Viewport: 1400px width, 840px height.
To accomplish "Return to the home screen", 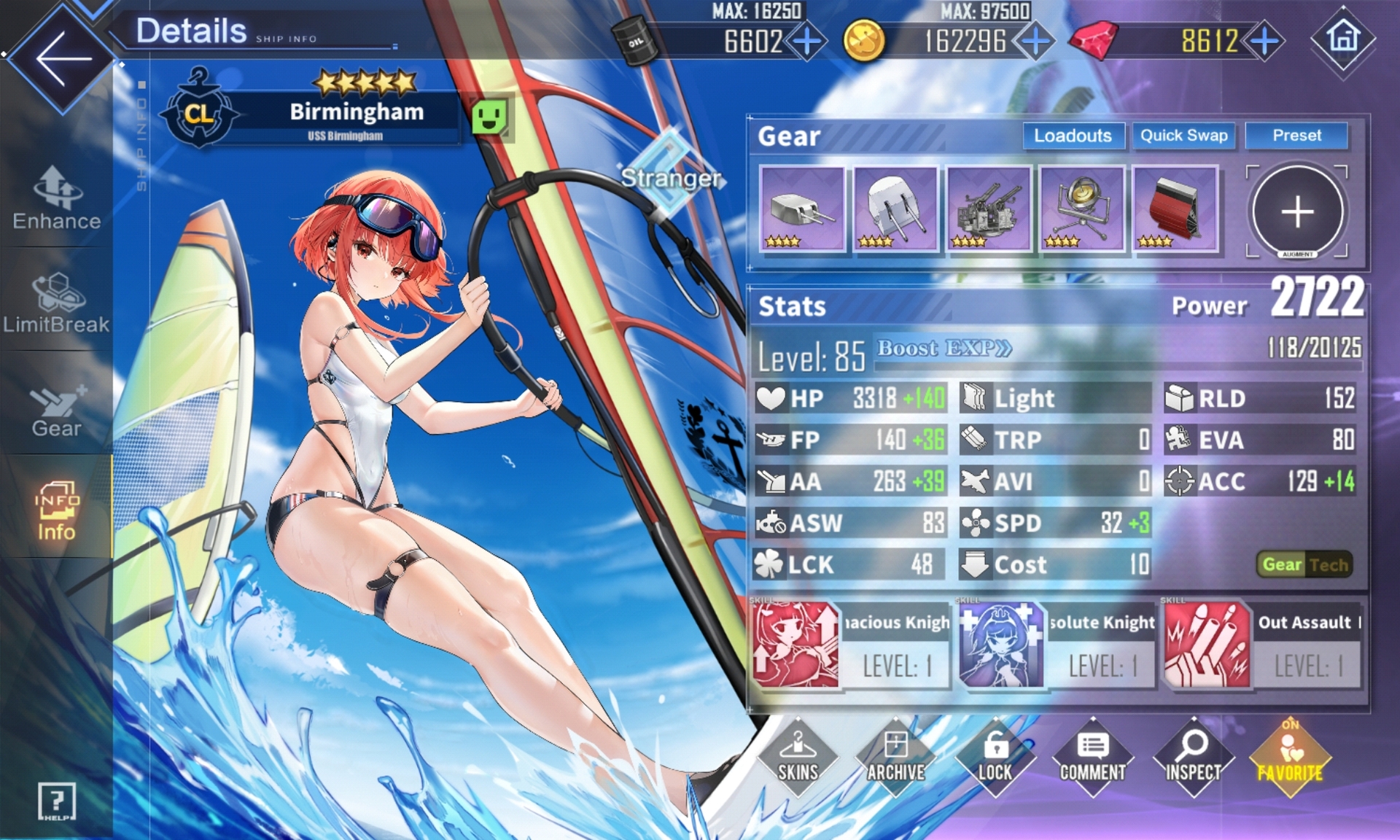I will tap(1343, 38).
